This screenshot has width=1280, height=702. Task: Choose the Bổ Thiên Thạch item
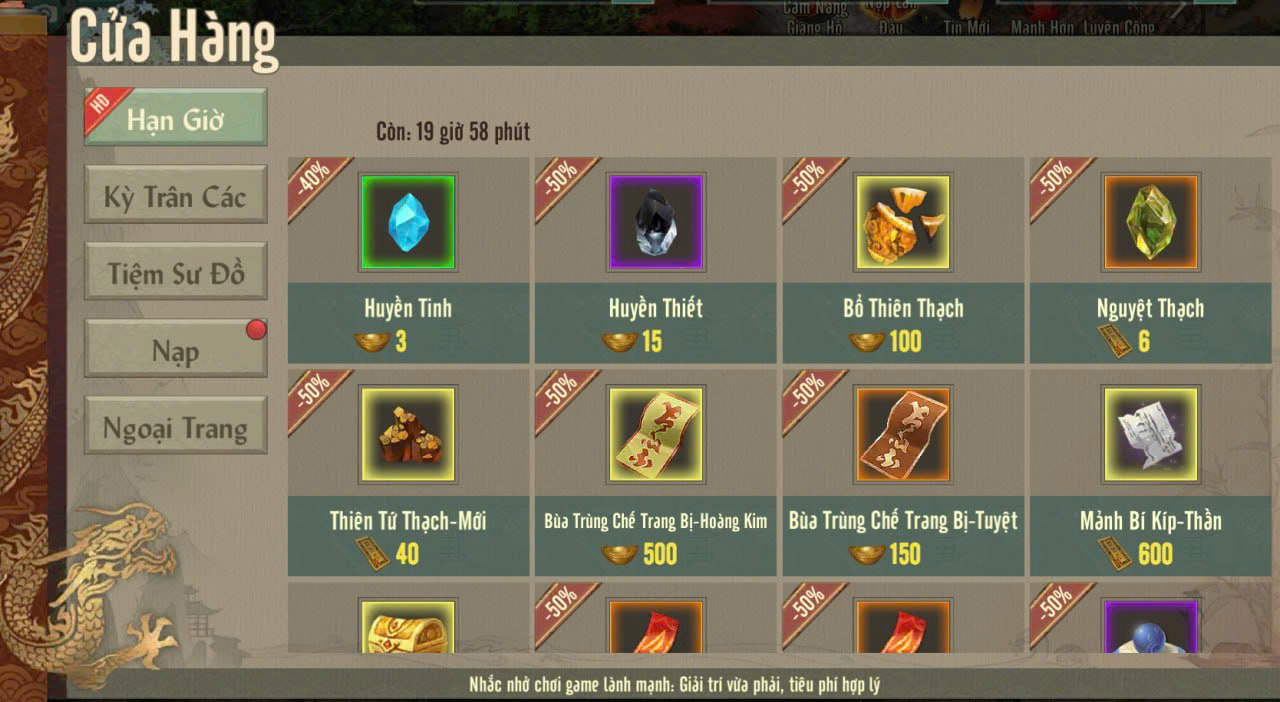click(x=903, y=222)
